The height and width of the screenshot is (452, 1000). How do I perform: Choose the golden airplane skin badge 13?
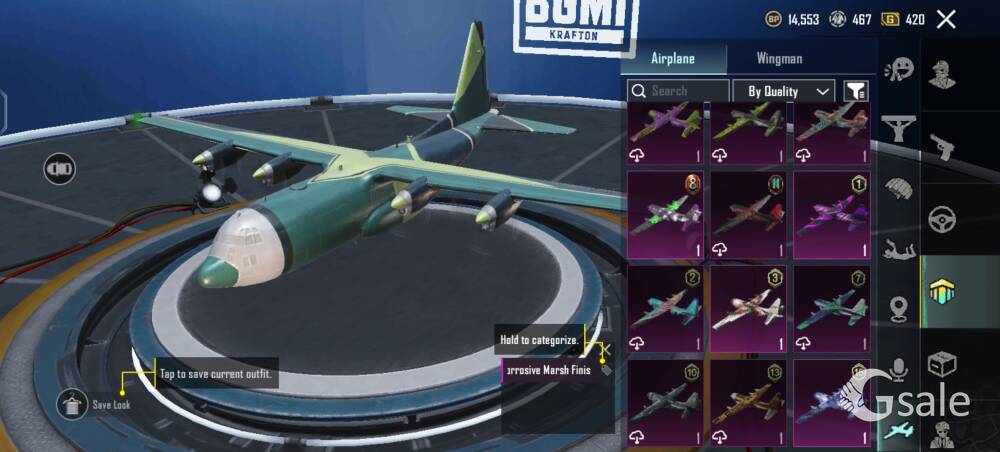pos(748,402)
